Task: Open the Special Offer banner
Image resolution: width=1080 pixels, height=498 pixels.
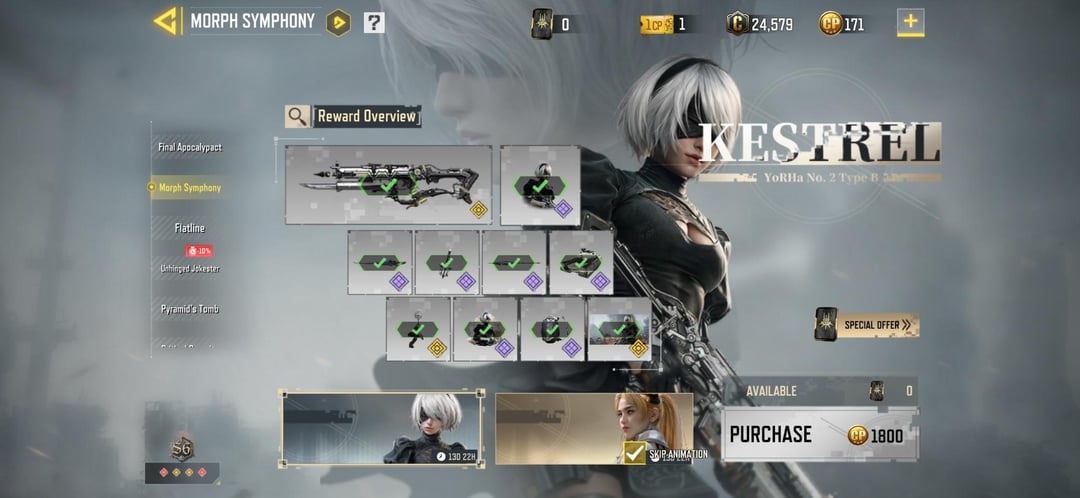Action: coord(867,324)
